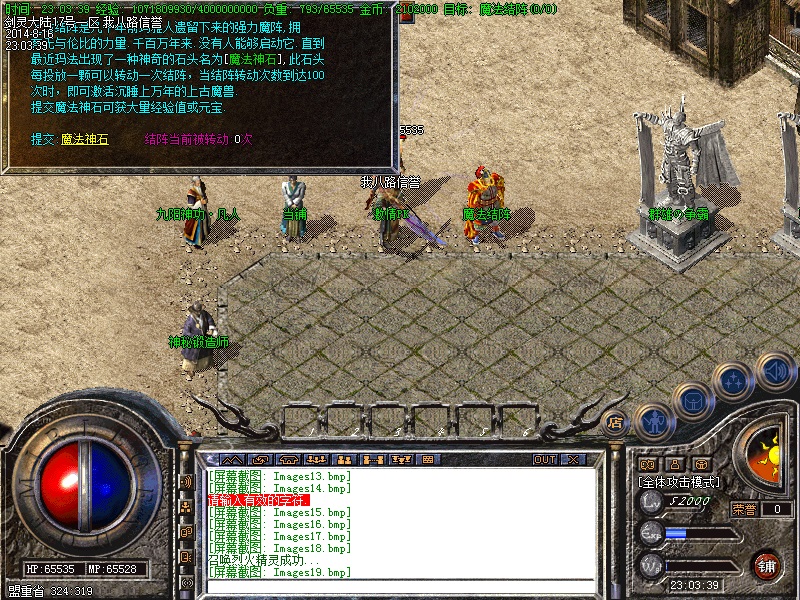Click the 荣誉 honor button
This screenshot has width=800, height=600.
(x=743, y=509)
